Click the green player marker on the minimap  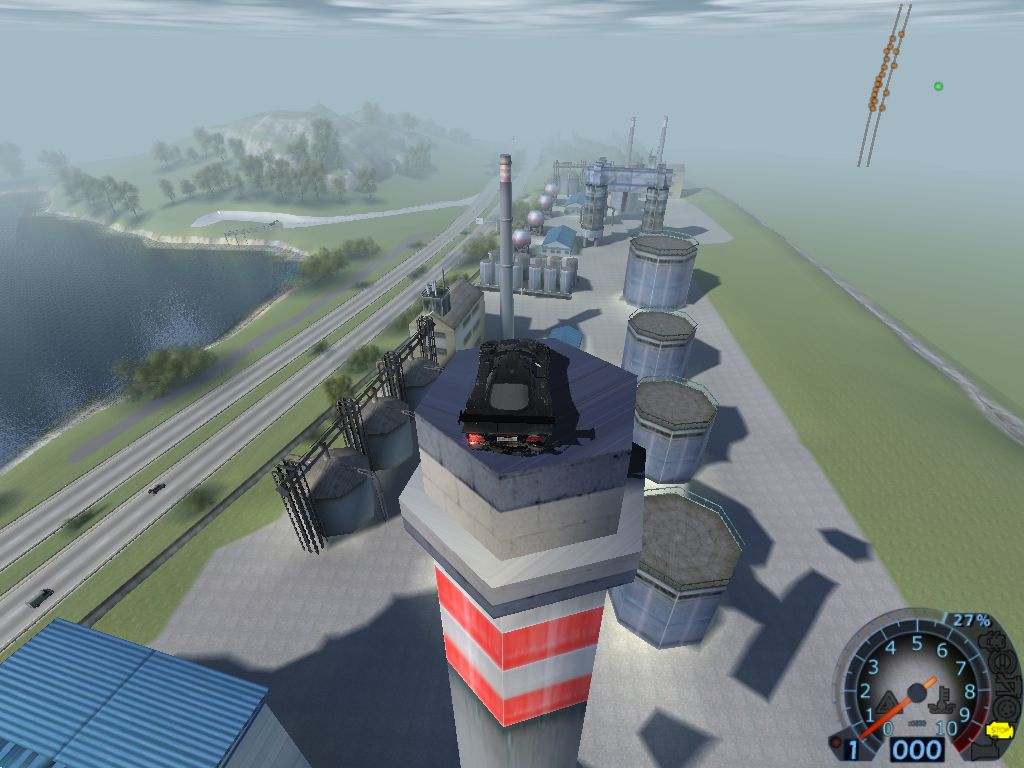click(938, 86)
